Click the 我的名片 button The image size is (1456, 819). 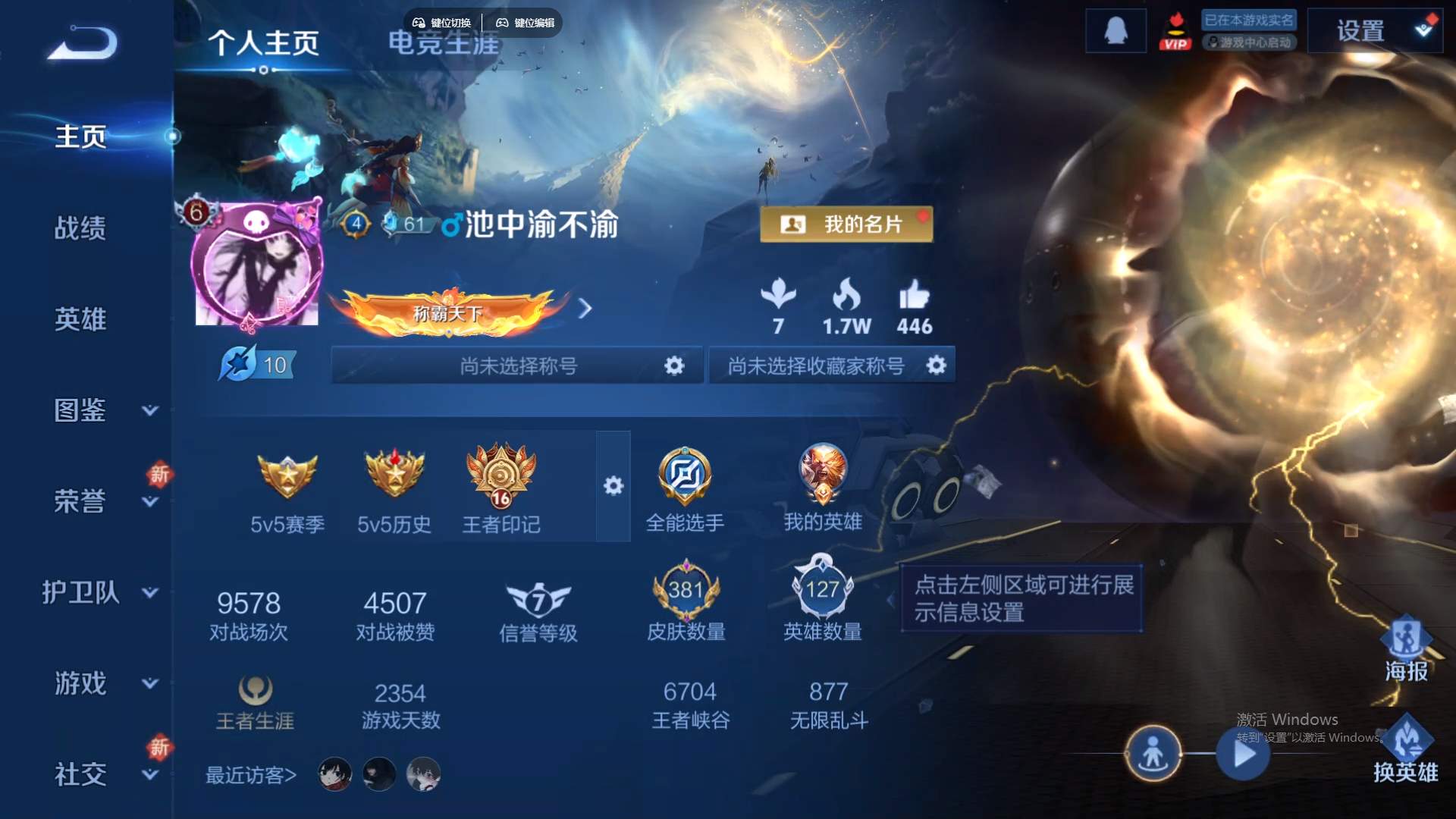click(846, 224)
